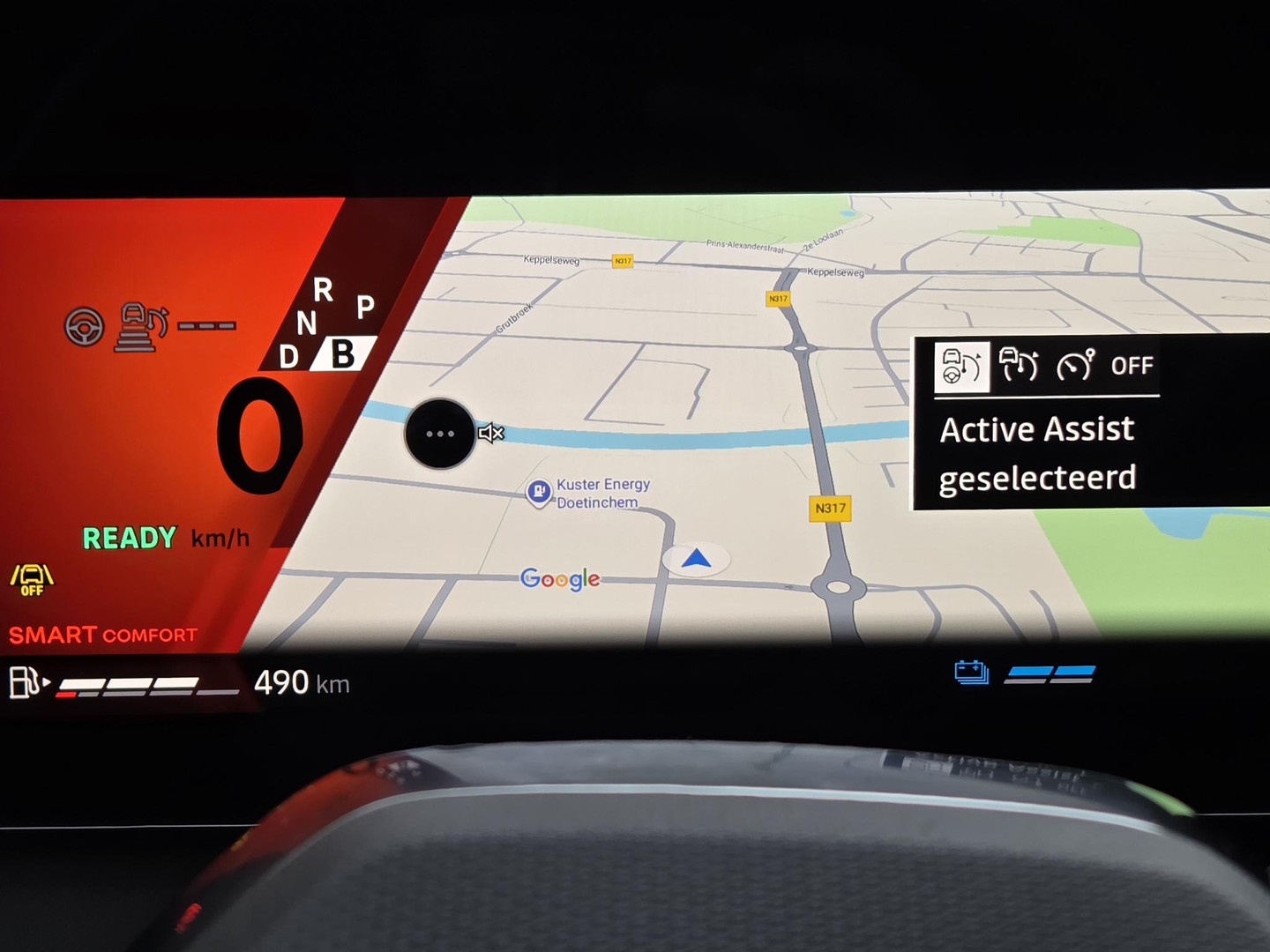Select the yellow lane assist OFF icon
Image resolution: width=1270 pixels, height=952 pixels.
tap(32, 580)
